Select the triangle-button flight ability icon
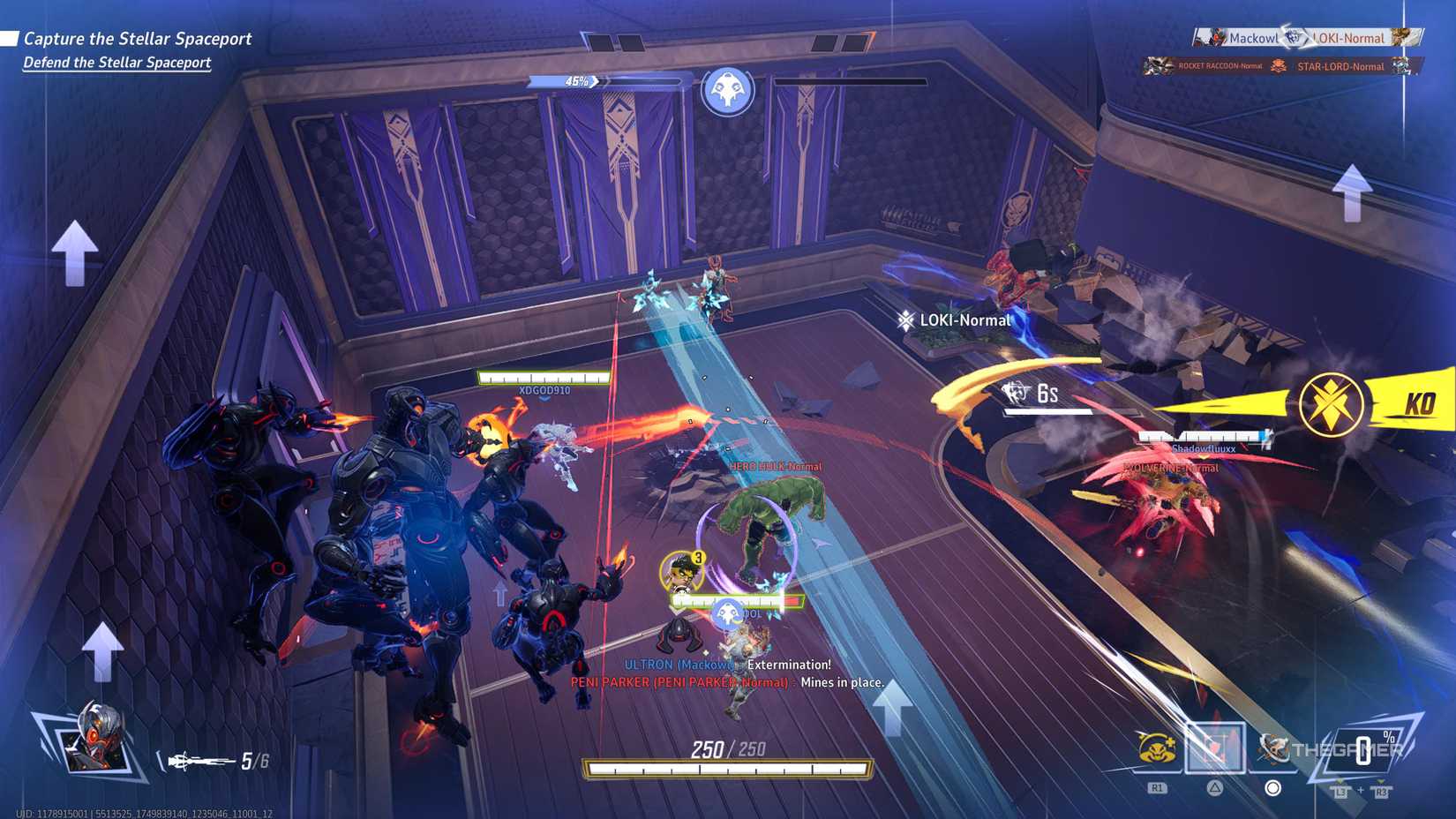The image size is (1456, 819). (x=1215, y=746)
